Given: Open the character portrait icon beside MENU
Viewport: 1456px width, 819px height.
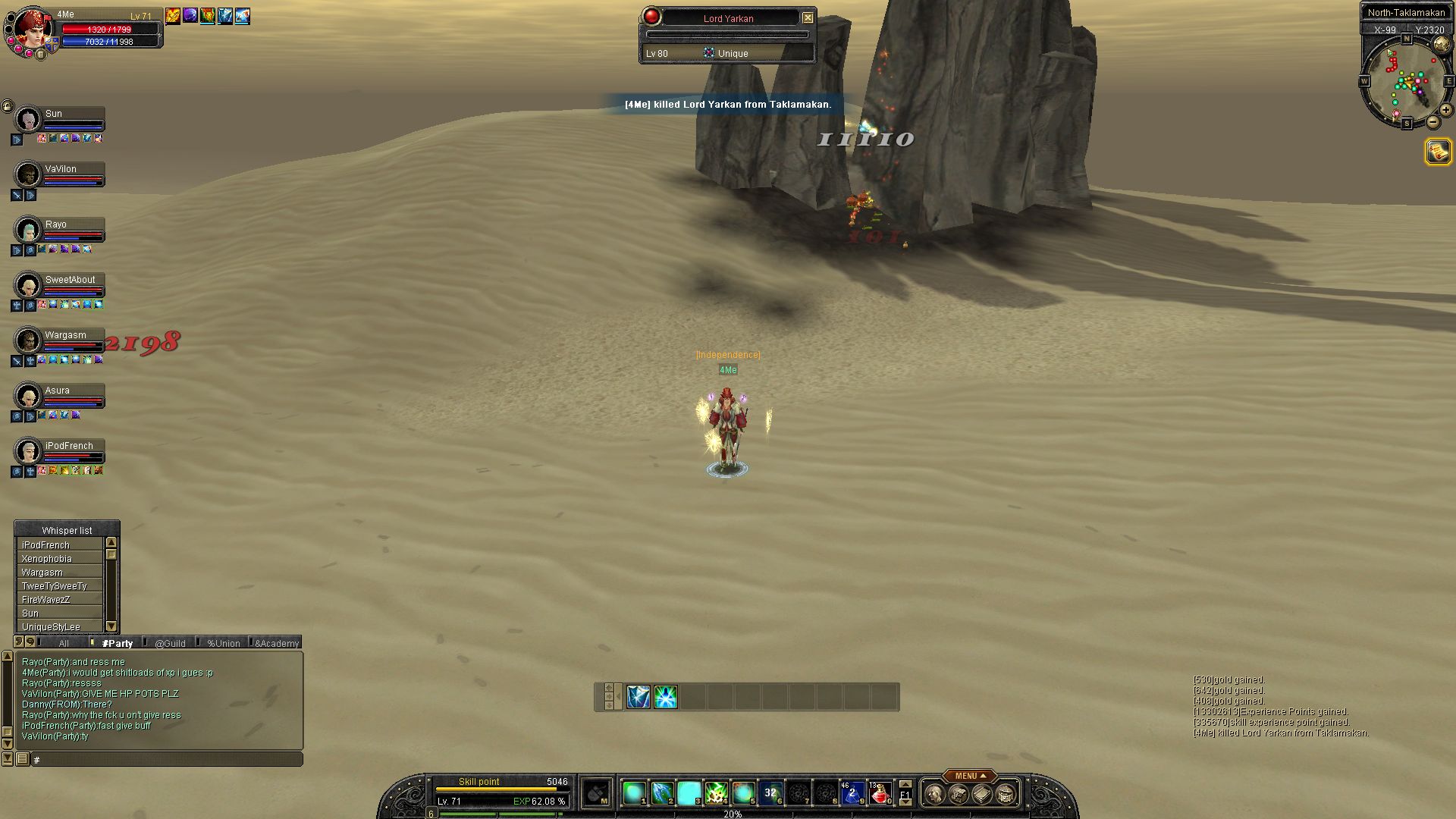Looking at the screenshot, I should (935, 794).
